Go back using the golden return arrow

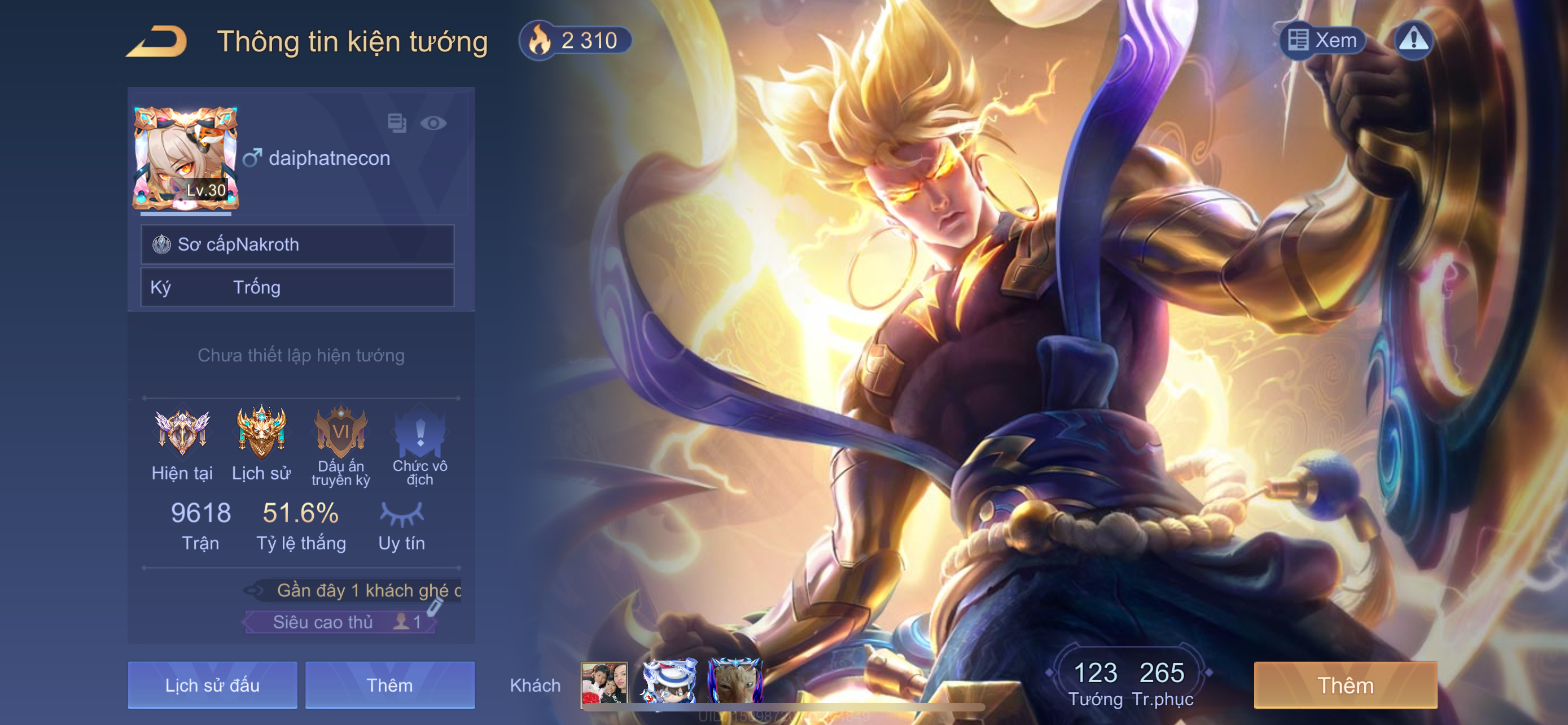[157, 41]
